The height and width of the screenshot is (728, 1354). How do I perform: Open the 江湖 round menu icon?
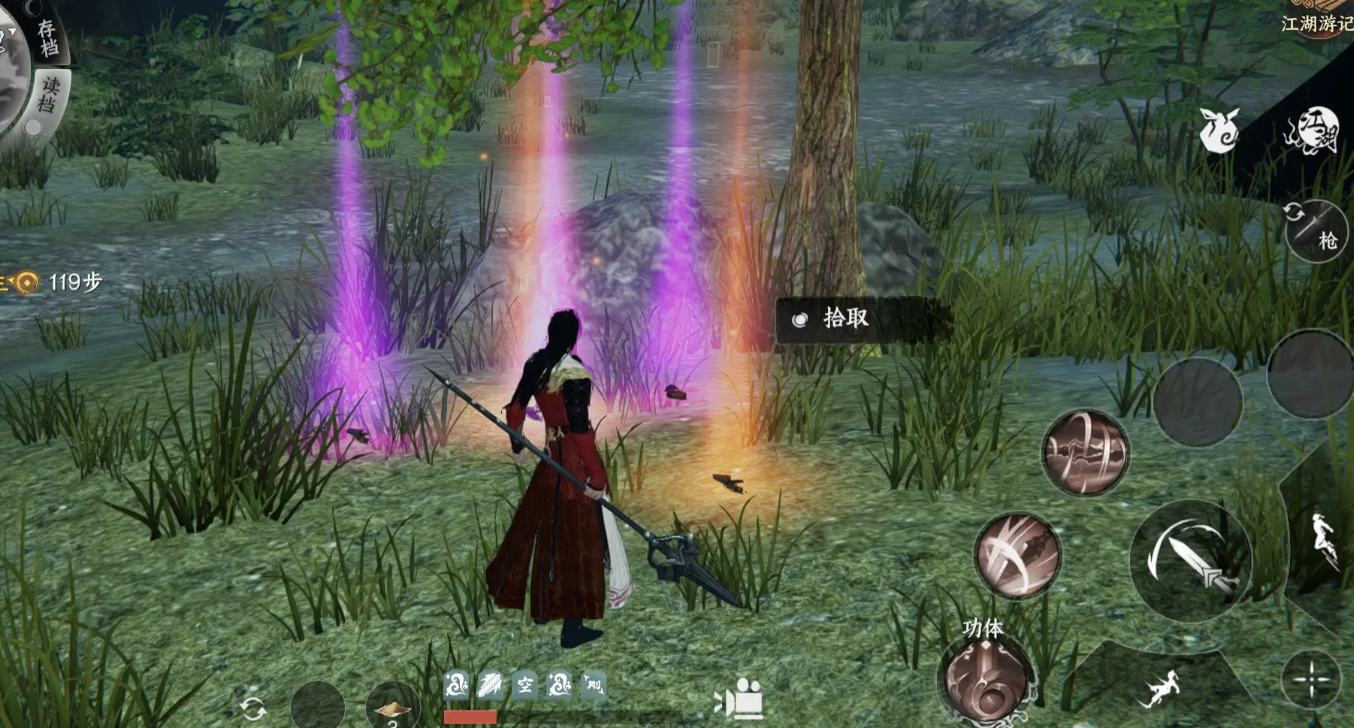(1311, 132)
